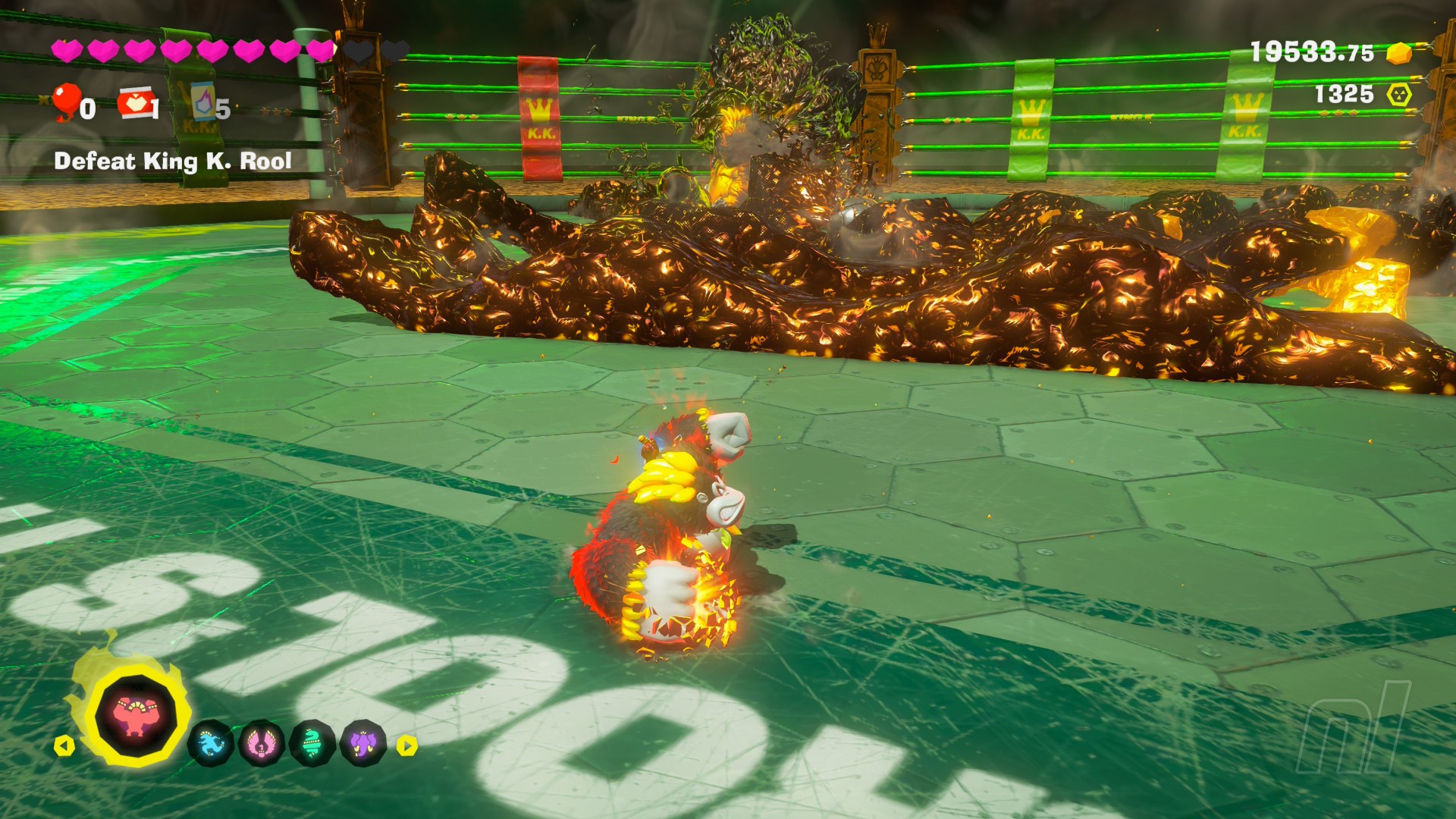Click the yellow right arrow beside Bananza icons
This screenshot has height=819, width=1456.
click(407, 745)
